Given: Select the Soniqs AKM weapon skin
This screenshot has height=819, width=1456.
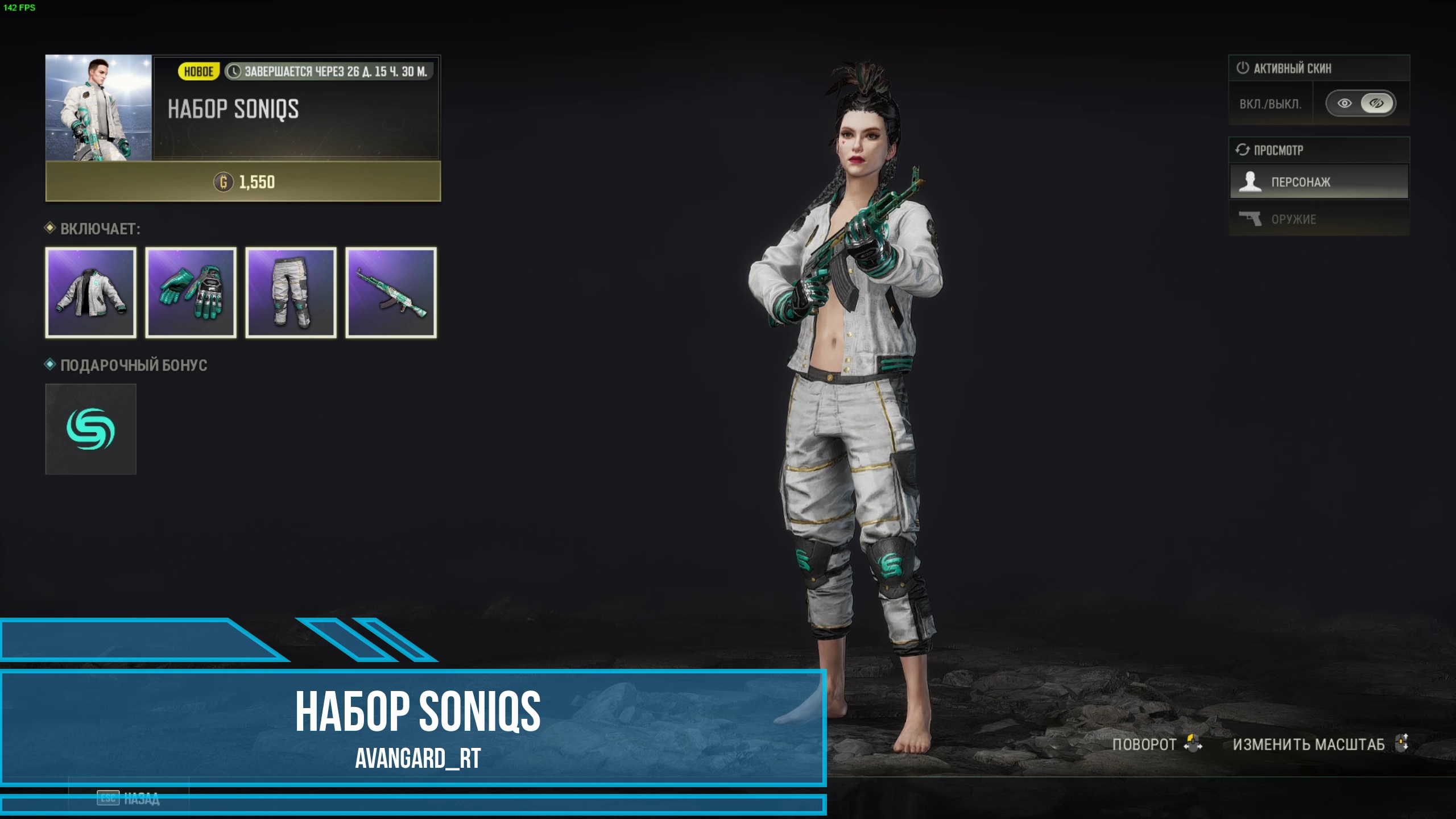Looking at the screenshot, I should [x=391, y=293].
